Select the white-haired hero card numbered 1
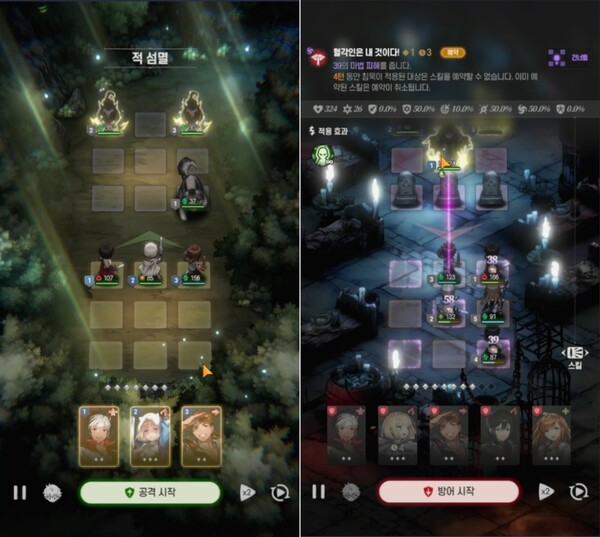The image size is (600, 537). pyautogui.click(x=99, y=436)
